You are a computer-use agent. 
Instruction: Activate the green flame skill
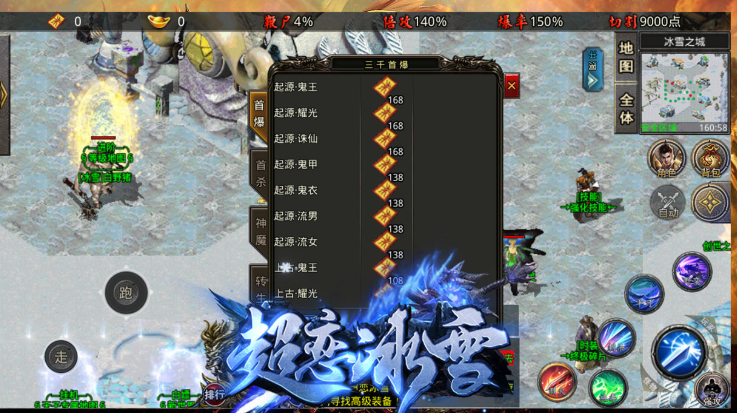(x=607, y=387)
